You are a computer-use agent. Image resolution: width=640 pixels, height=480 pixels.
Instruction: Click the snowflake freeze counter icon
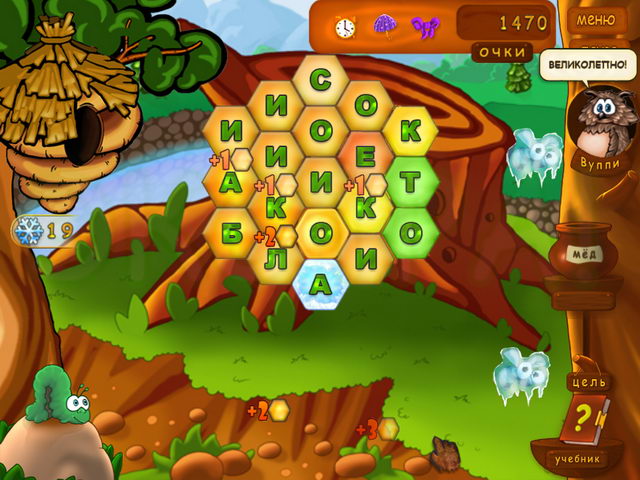point(28,230)
